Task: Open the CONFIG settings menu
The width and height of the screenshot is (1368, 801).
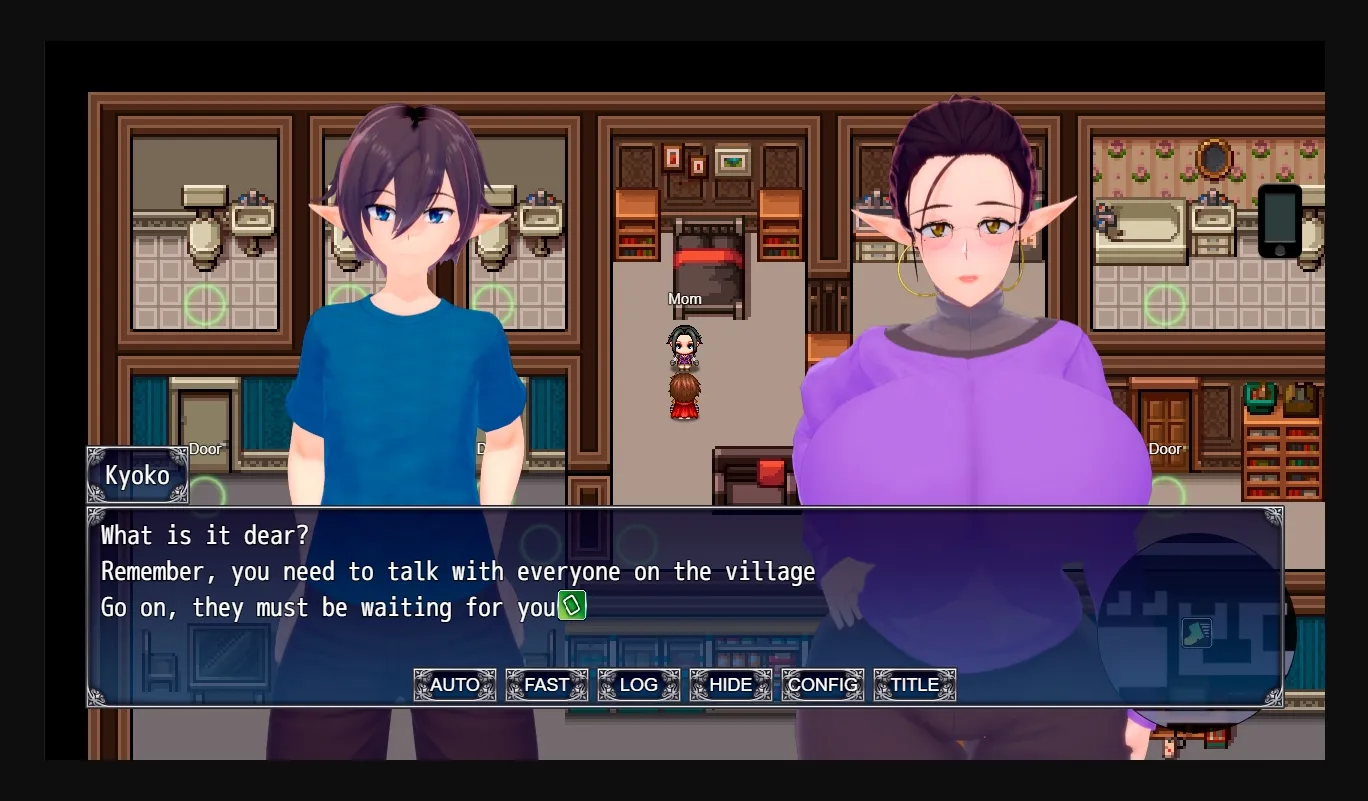Action: point(822,685)
